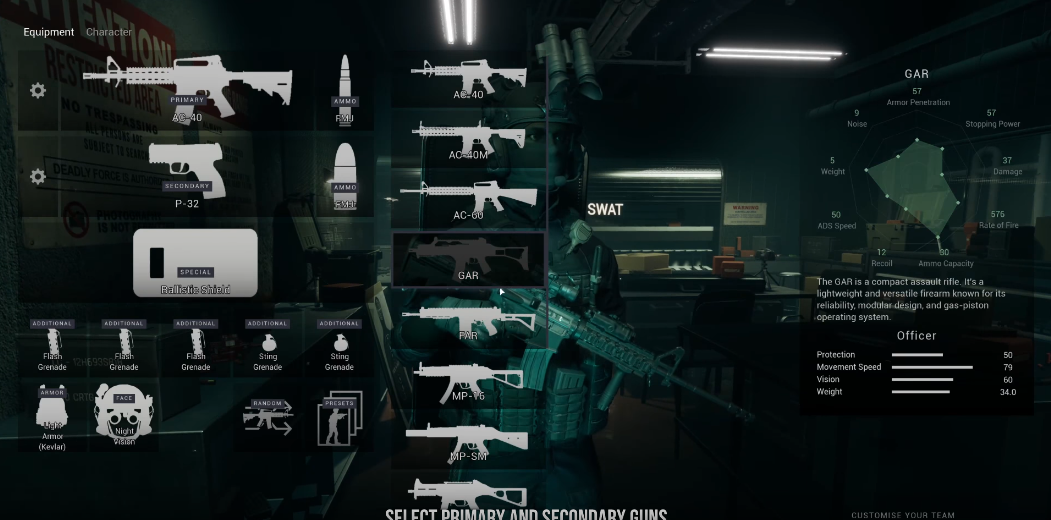Change the secondary pistol ammo type

pyautogui.click(x=345, y=175)
